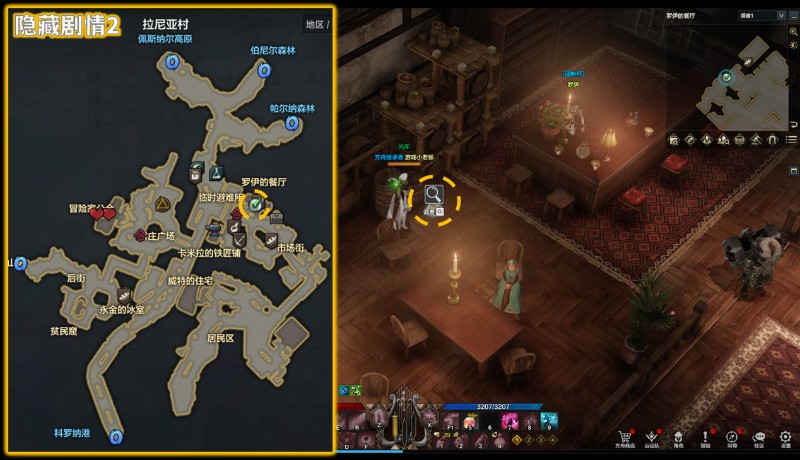Open the Guide compass icon
The height and width of the screenshot is (460, 800).
[732, 437]
